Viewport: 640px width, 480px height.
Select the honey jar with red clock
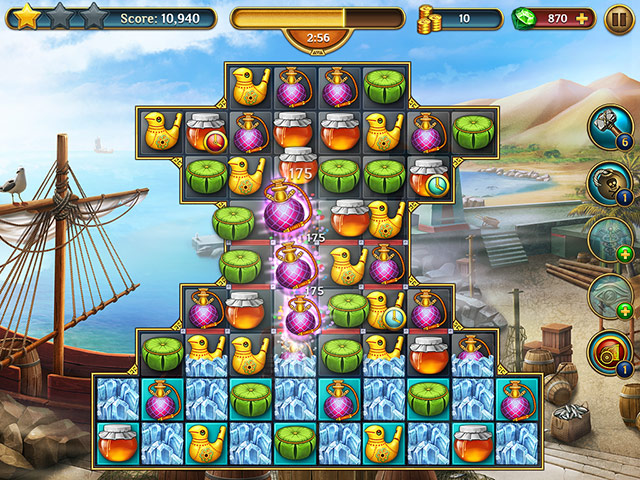[x=206, y=133]
